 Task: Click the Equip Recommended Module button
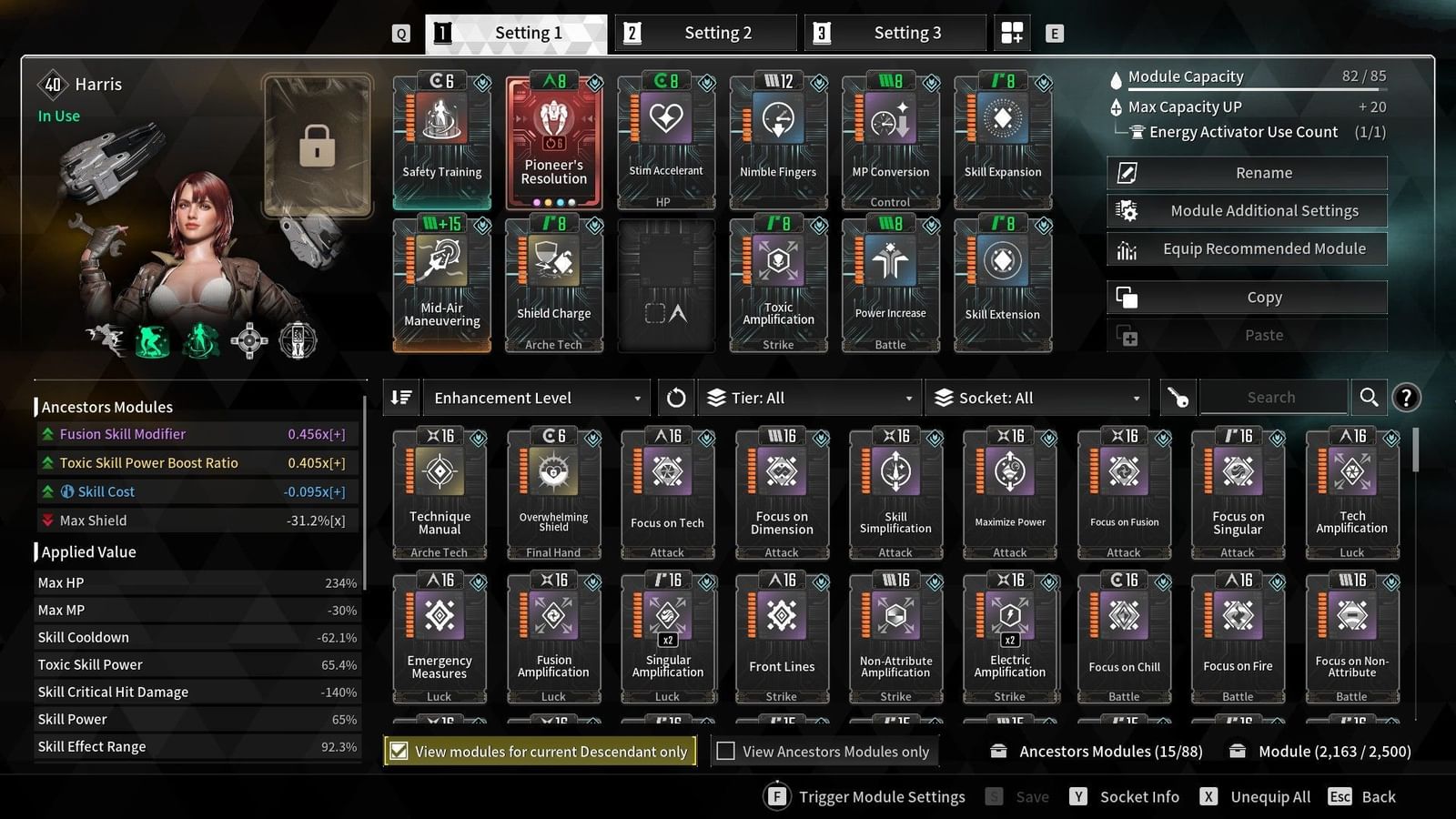point(1247,248)
